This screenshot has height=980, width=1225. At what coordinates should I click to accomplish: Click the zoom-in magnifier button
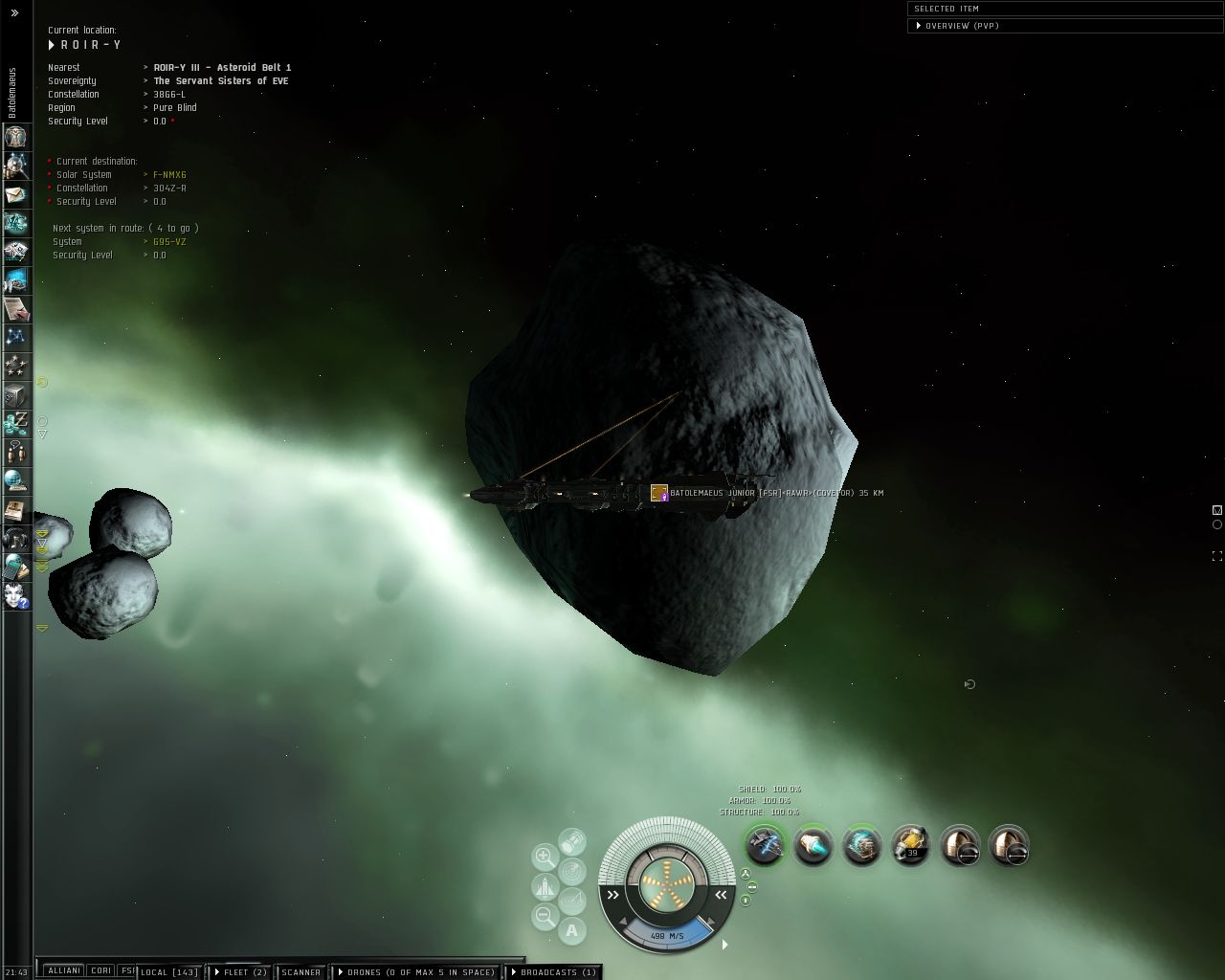click(x=545, y=857)
